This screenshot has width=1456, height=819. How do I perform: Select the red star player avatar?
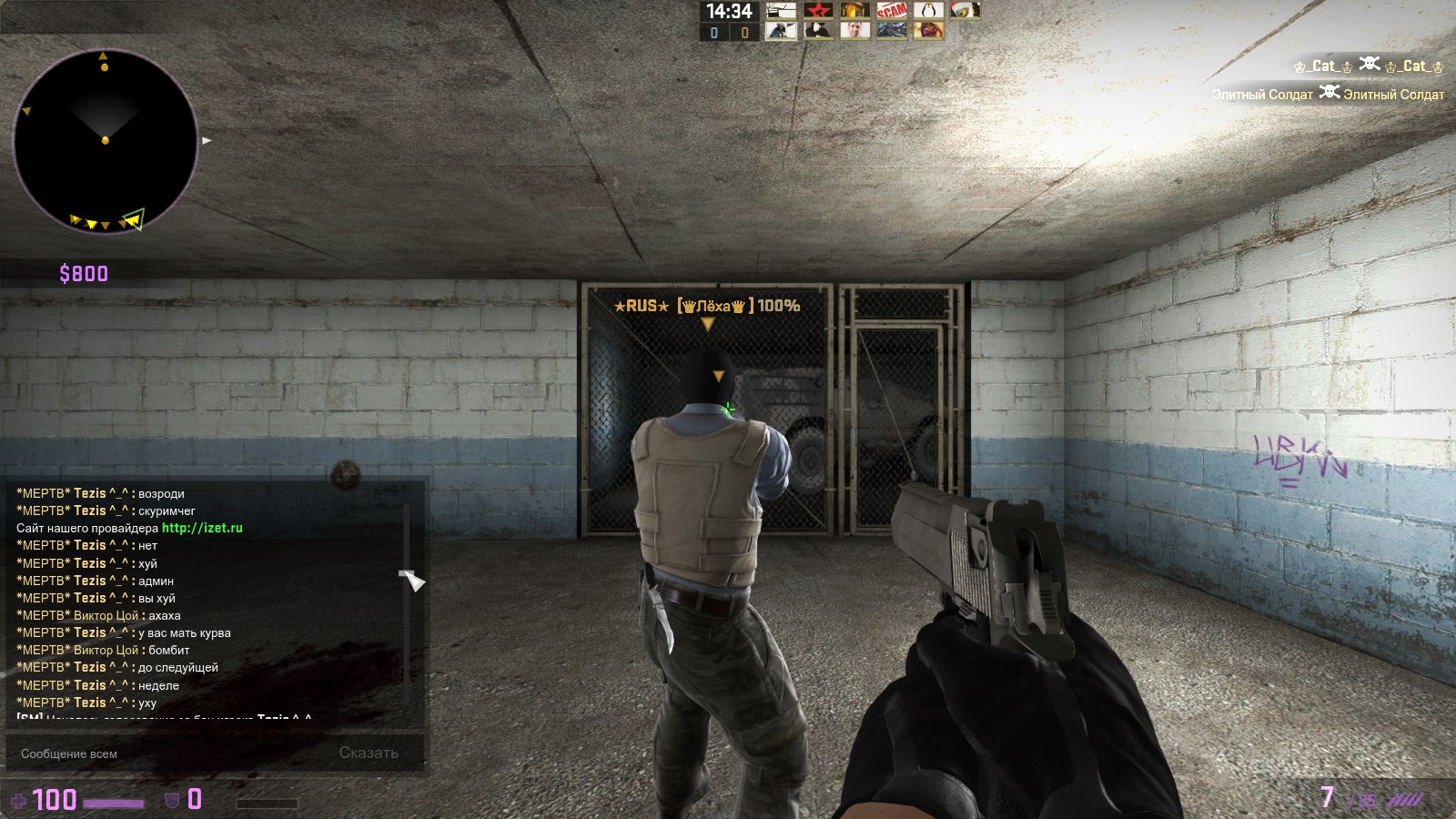click(818, 11)
